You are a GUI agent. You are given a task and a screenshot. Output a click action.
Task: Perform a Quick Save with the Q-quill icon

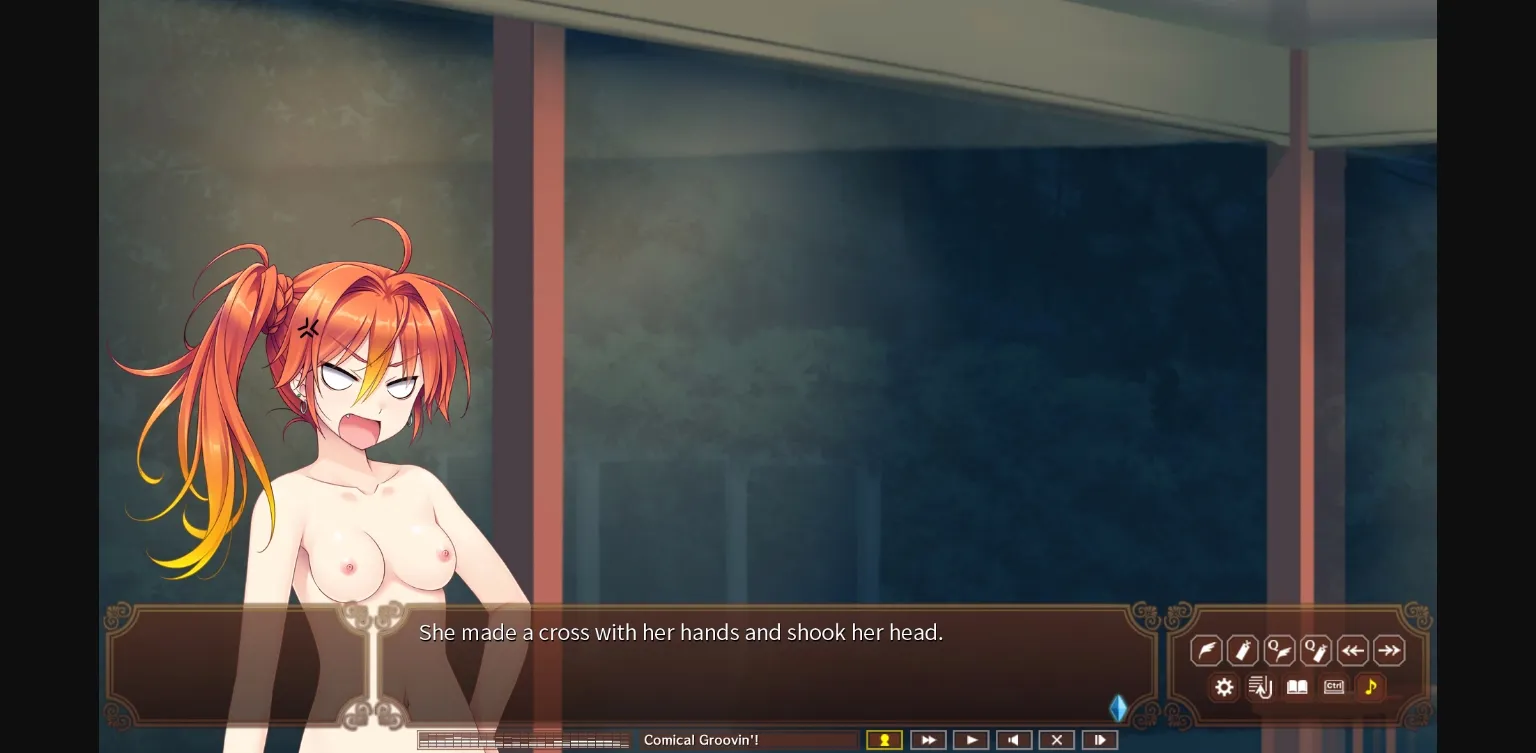tap(1280, 650)
